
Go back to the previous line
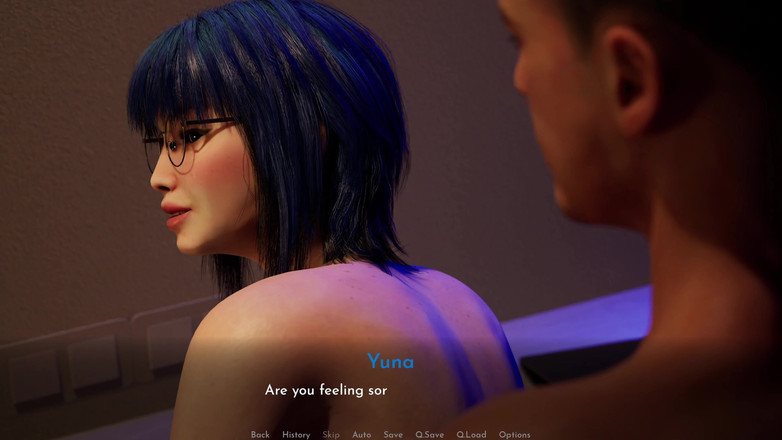click(x=260, y=435)
